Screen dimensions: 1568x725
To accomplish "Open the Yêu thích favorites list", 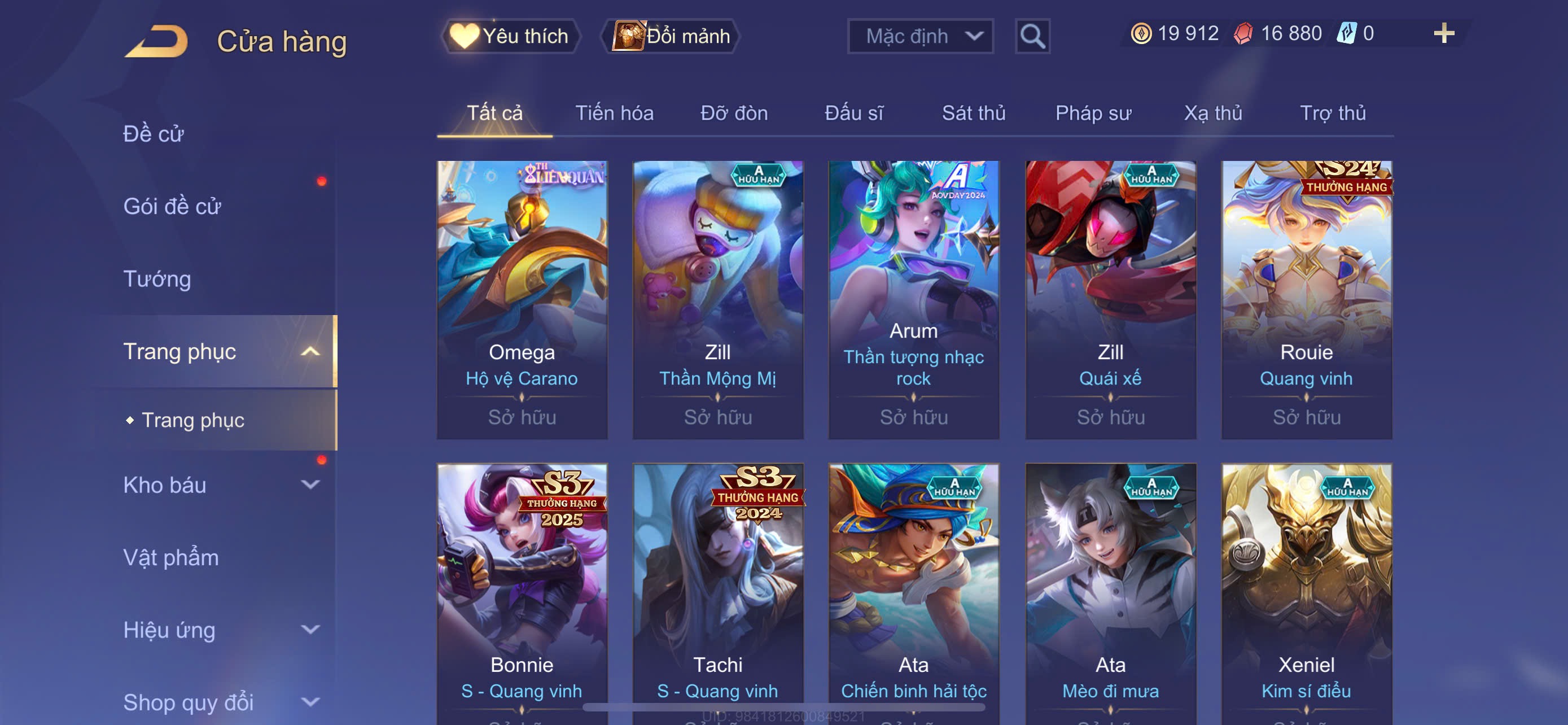I will (x=511, y=36).
